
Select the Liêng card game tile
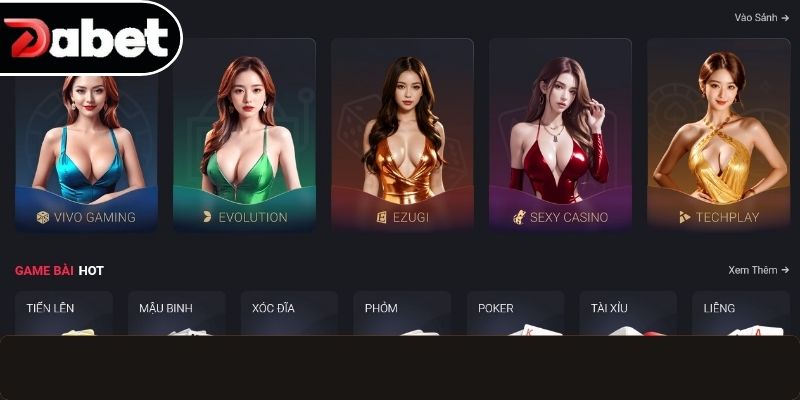point(740,313)
